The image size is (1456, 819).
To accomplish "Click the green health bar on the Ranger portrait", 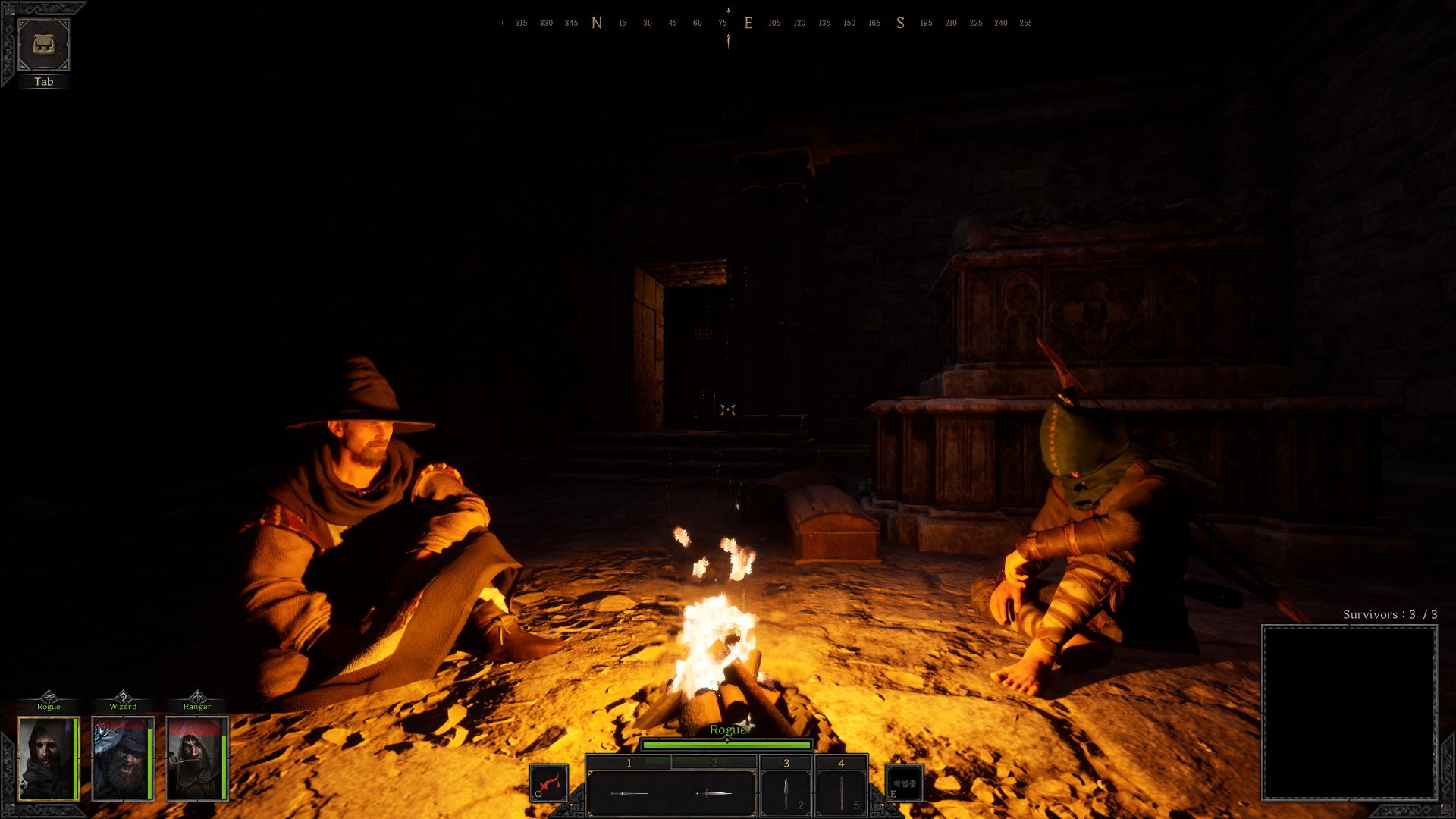I will (222, 766).
